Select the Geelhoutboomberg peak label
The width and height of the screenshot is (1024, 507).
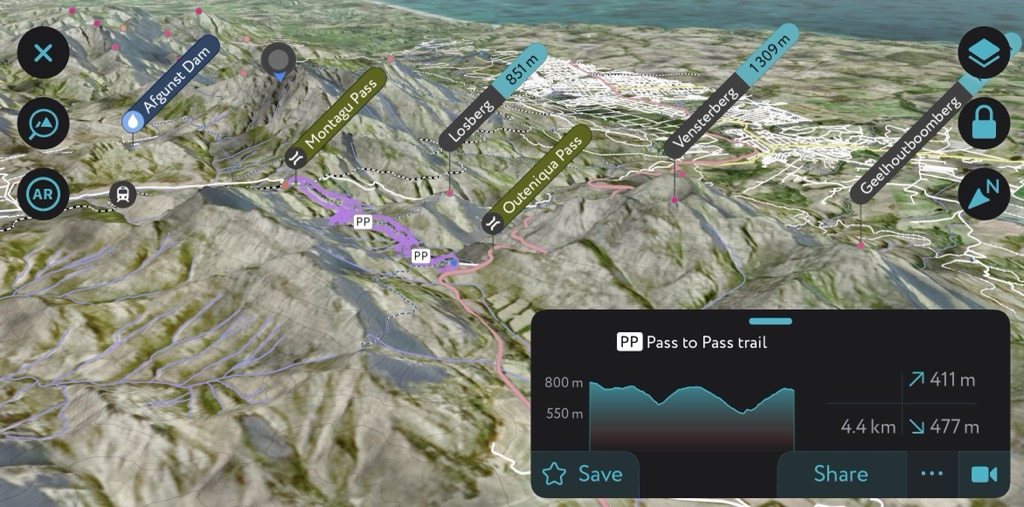[906, 148]
